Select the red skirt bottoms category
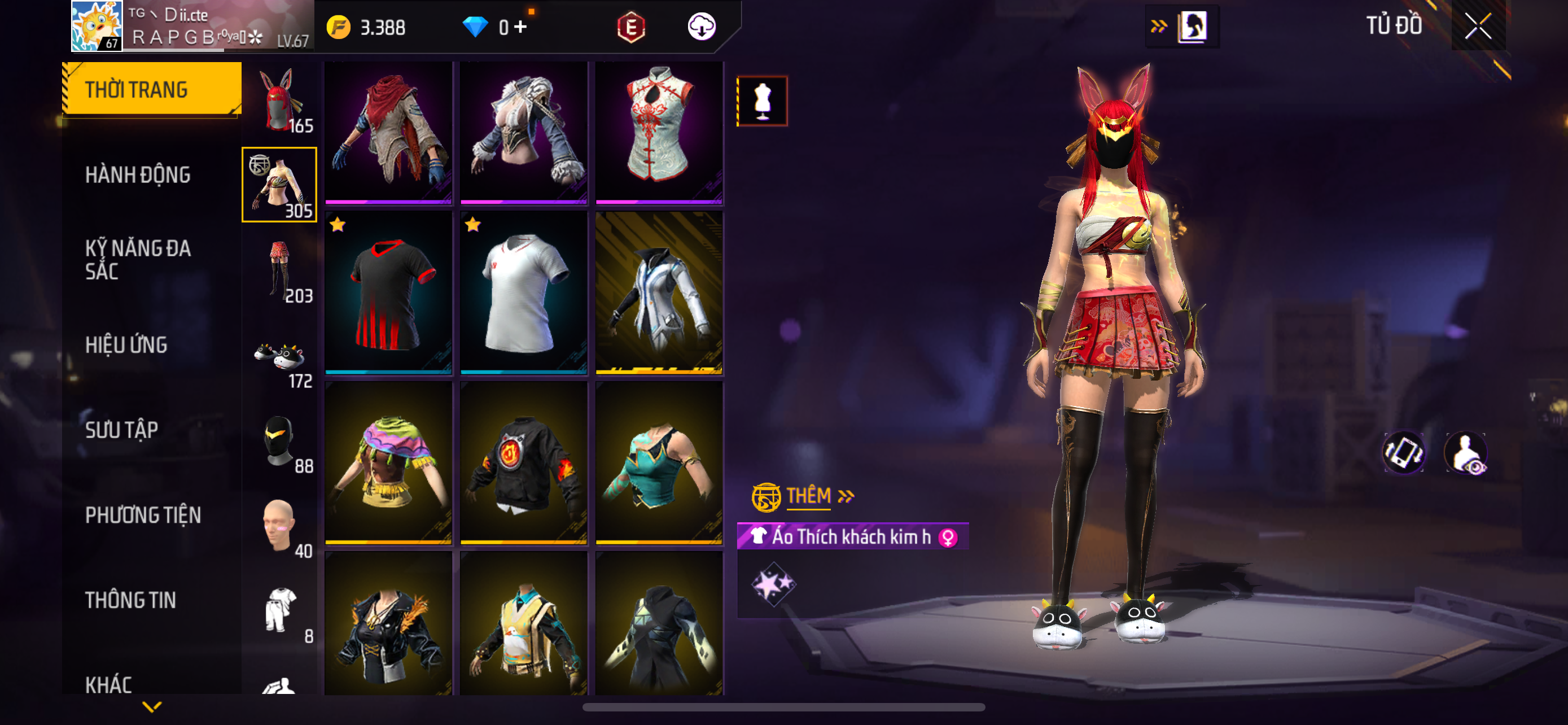The height and width of the screenshot is (725, 1568). click(279, 270)
